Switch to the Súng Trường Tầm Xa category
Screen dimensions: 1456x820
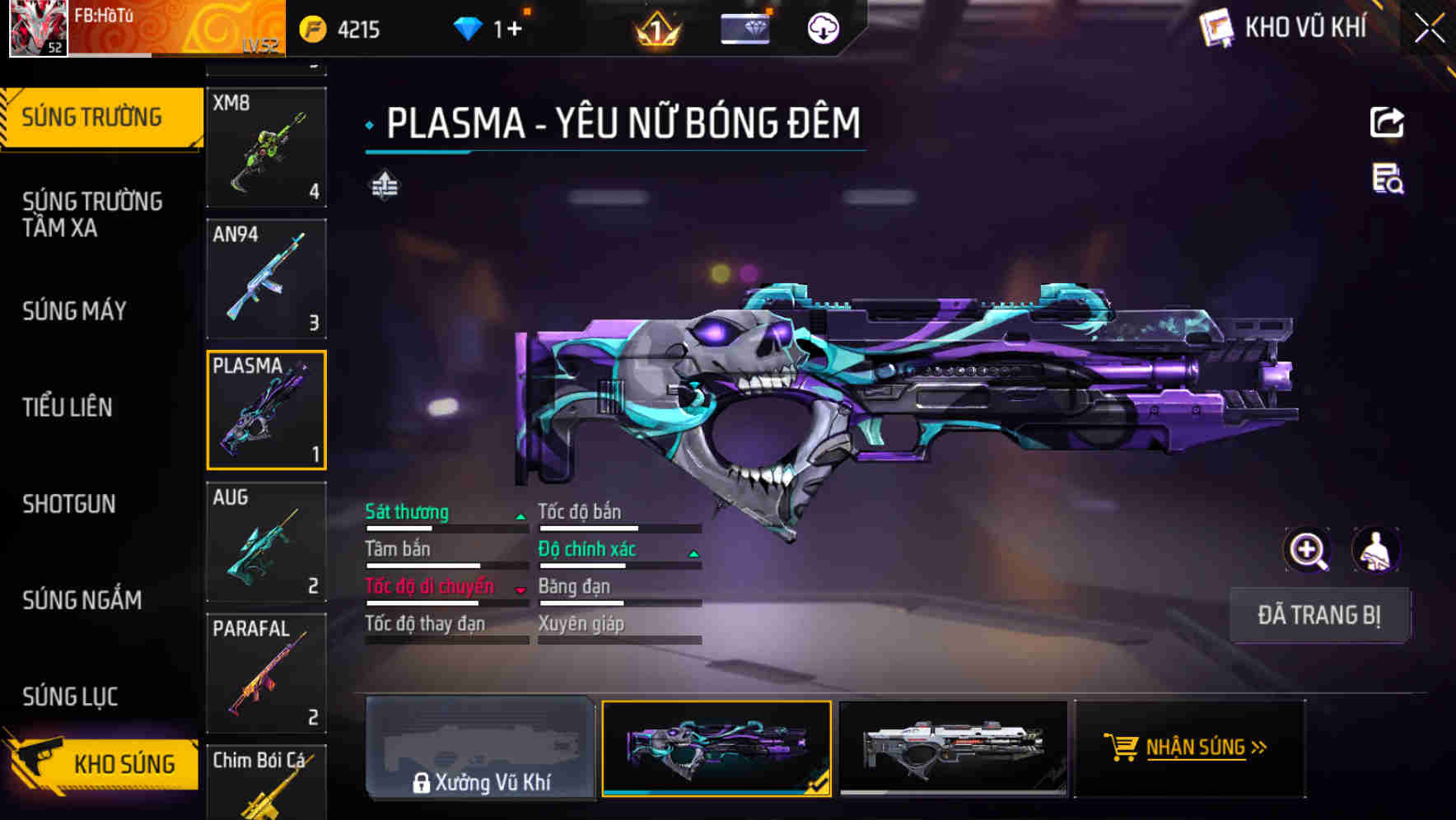click(x=92, y=214)
